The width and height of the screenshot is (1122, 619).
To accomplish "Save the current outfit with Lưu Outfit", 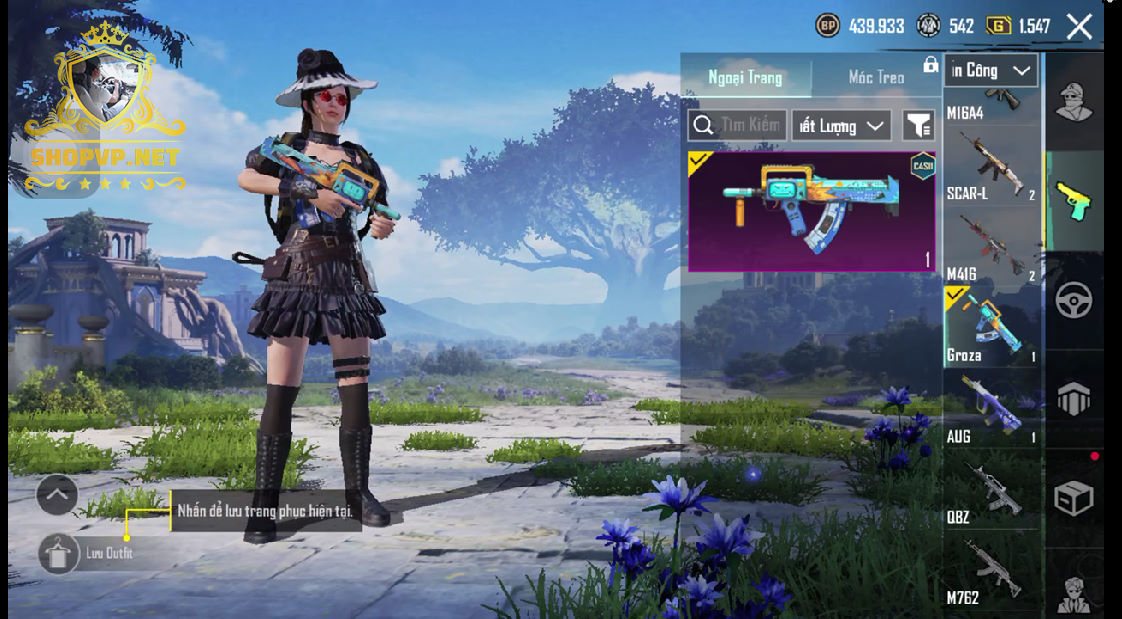I will 59,553.
